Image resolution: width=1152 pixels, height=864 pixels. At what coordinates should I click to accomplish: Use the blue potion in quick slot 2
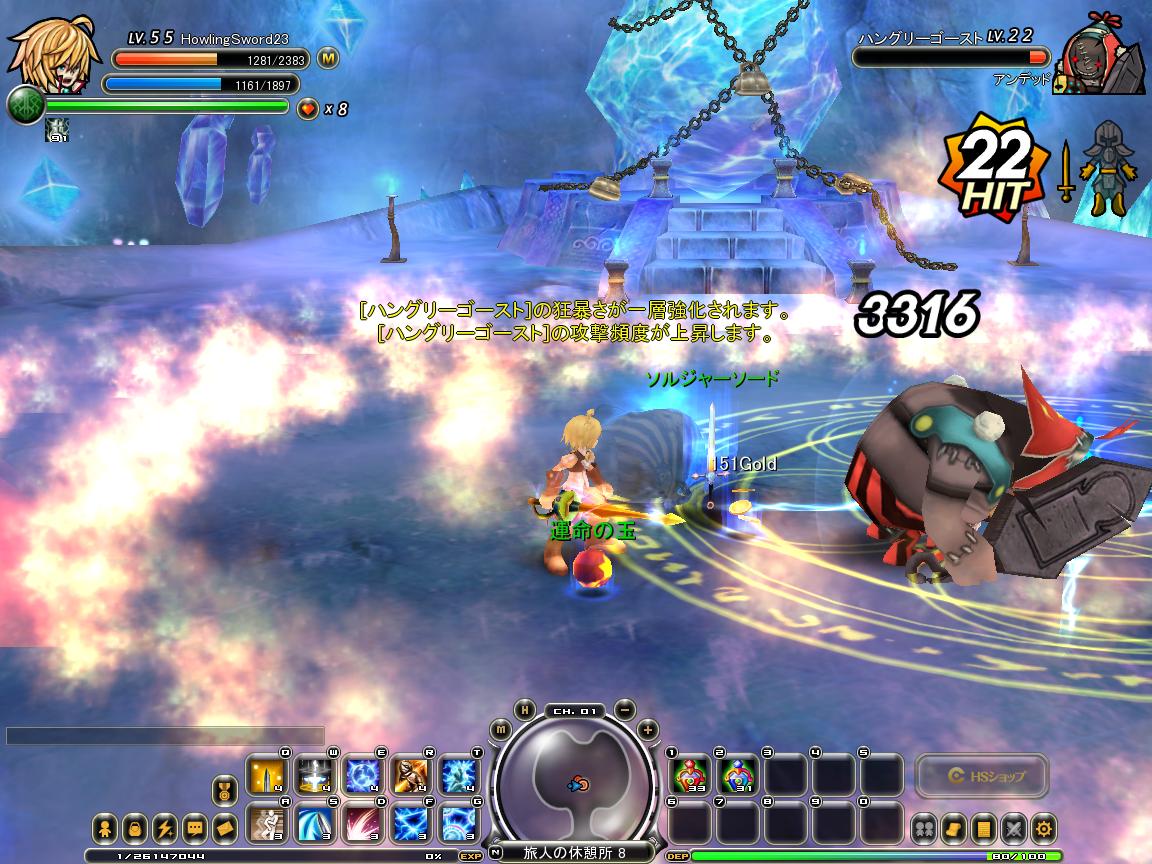click(x=738, y=775)
